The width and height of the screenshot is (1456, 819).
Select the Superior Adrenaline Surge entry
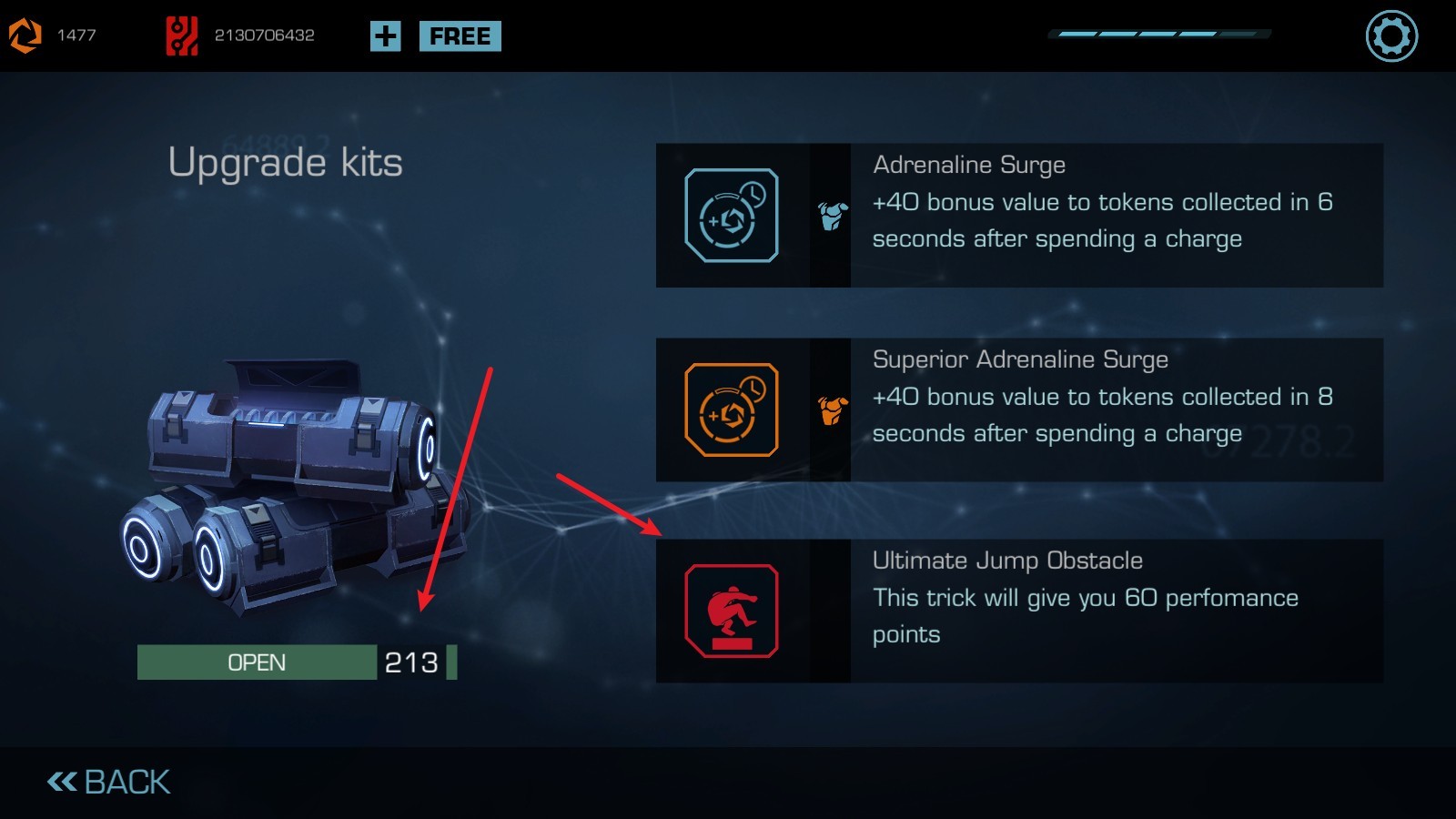click(1019, 410)
